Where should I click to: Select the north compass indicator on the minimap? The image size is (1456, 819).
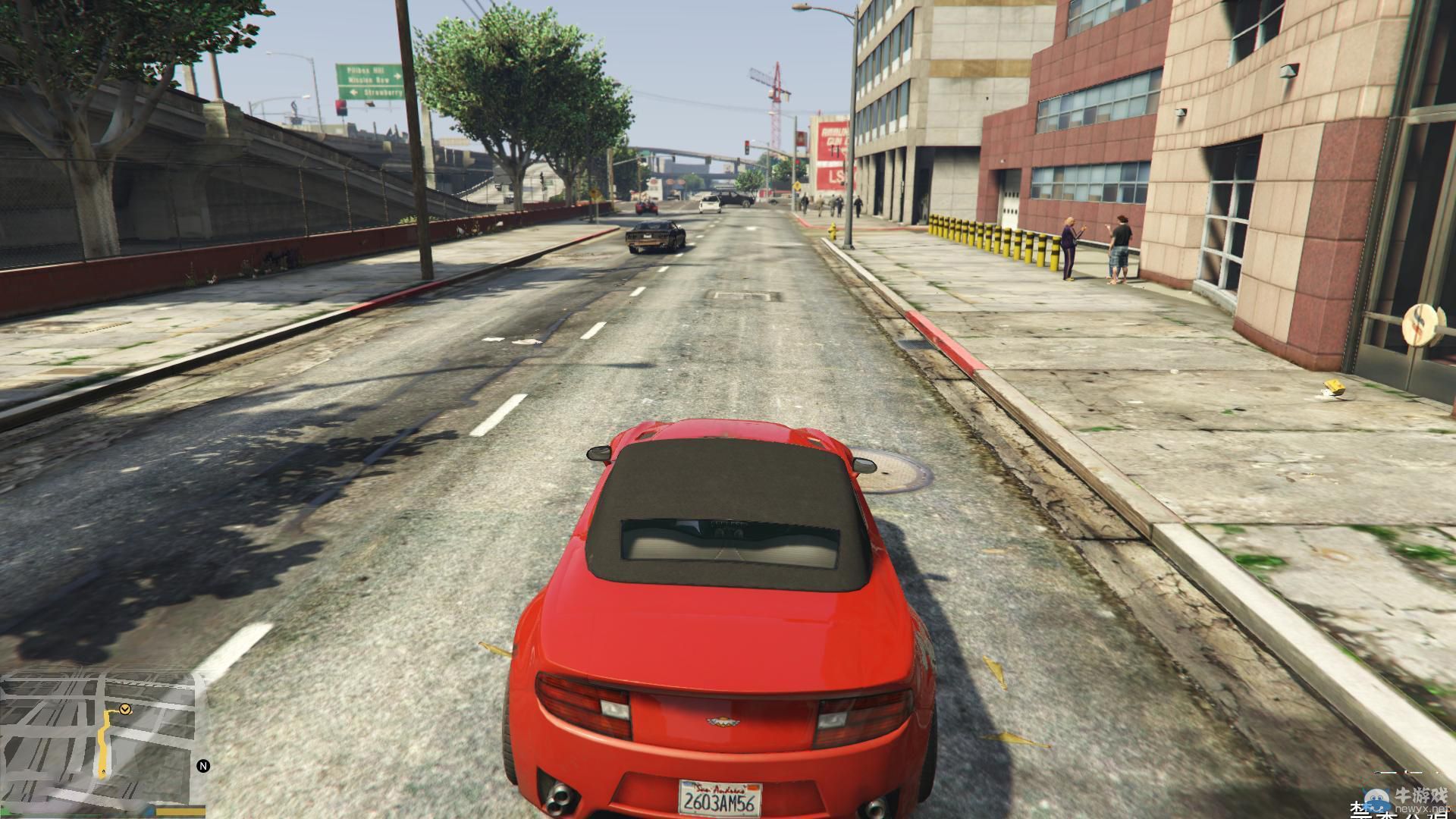203,766
